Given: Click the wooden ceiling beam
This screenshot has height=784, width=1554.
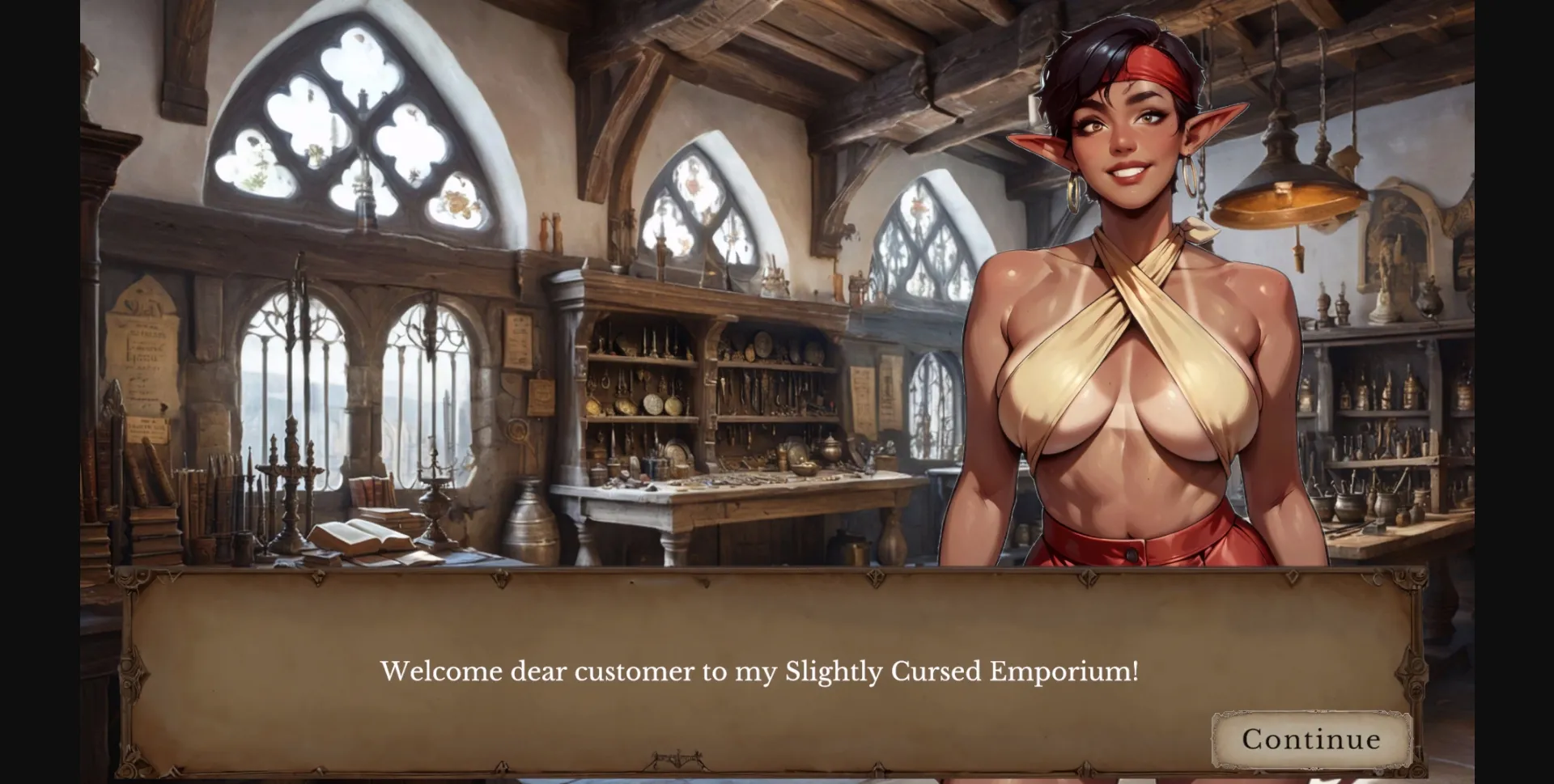Looking at the screenshot, I should [x=809, y=32].
